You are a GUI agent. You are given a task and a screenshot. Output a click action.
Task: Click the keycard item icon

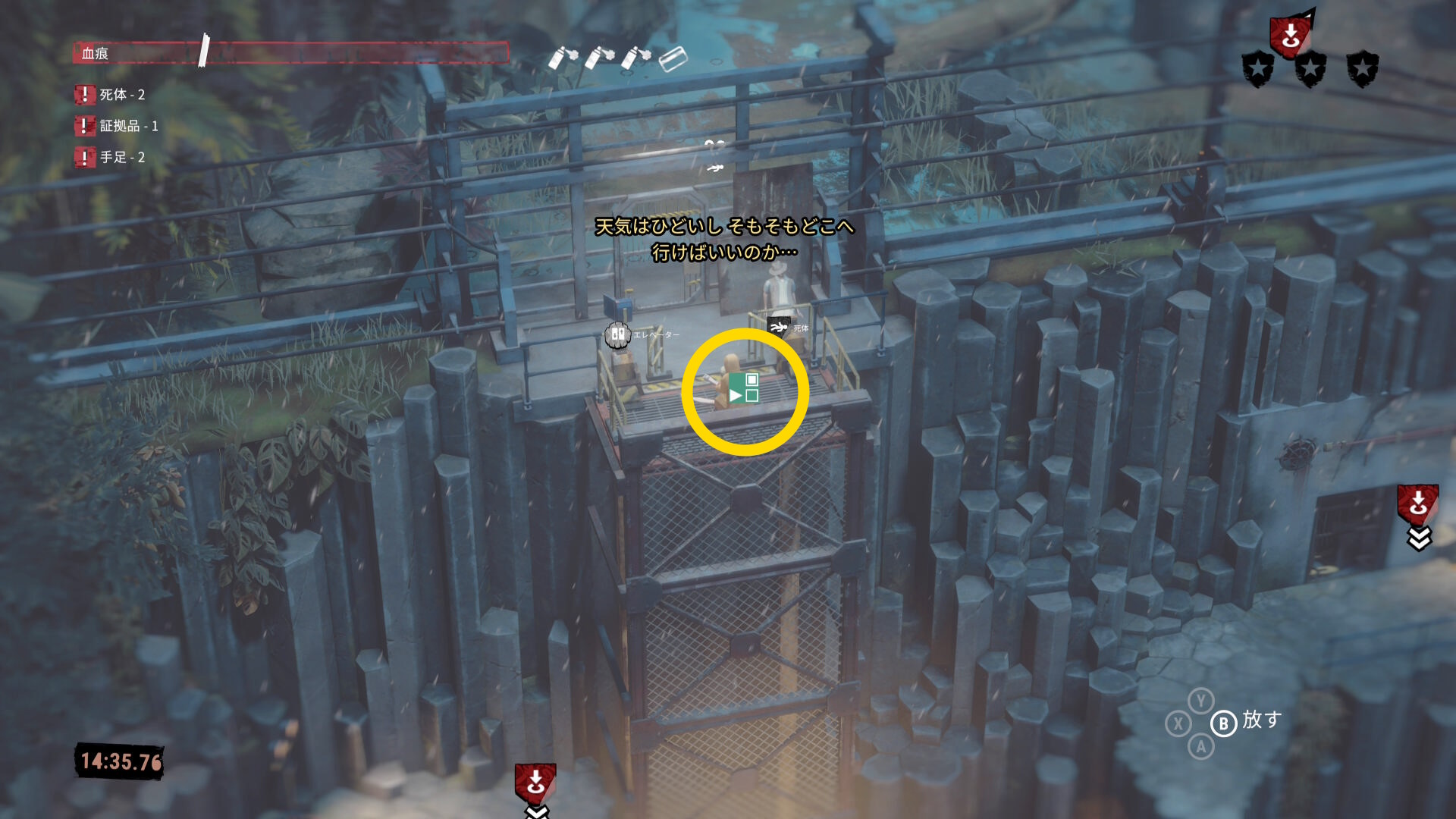tap(672, 58)
